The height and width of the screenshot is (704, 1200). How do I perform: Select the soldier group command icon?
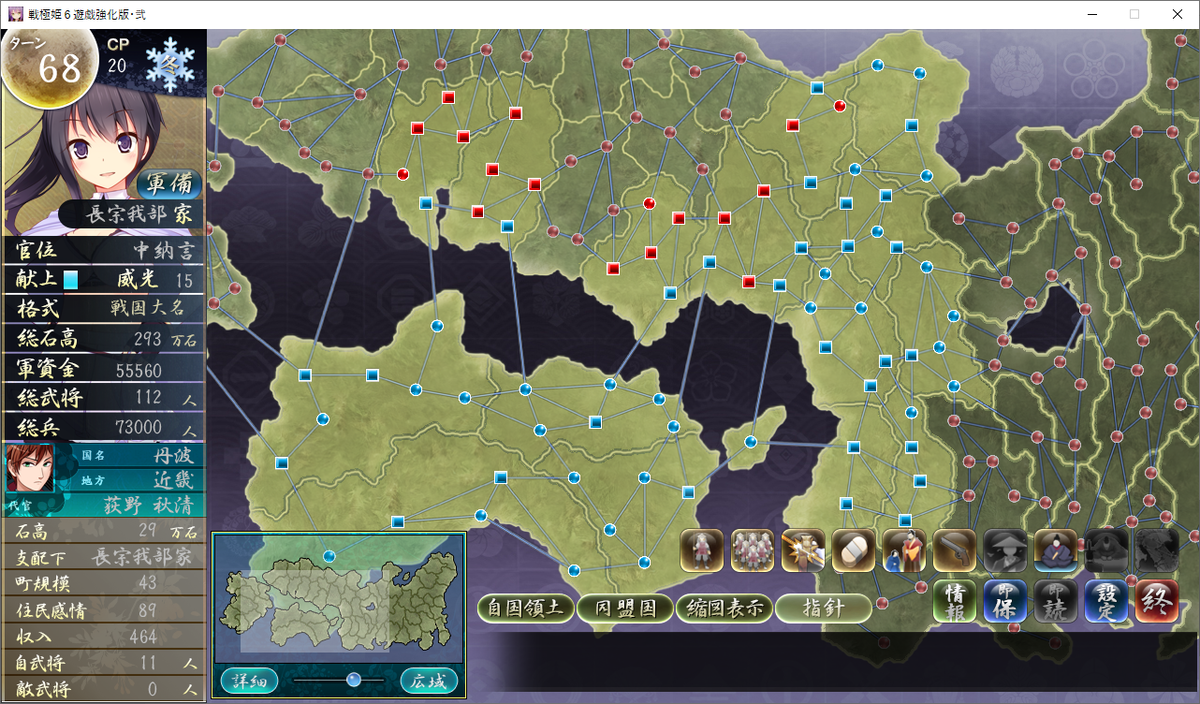(x=753, y=550)
